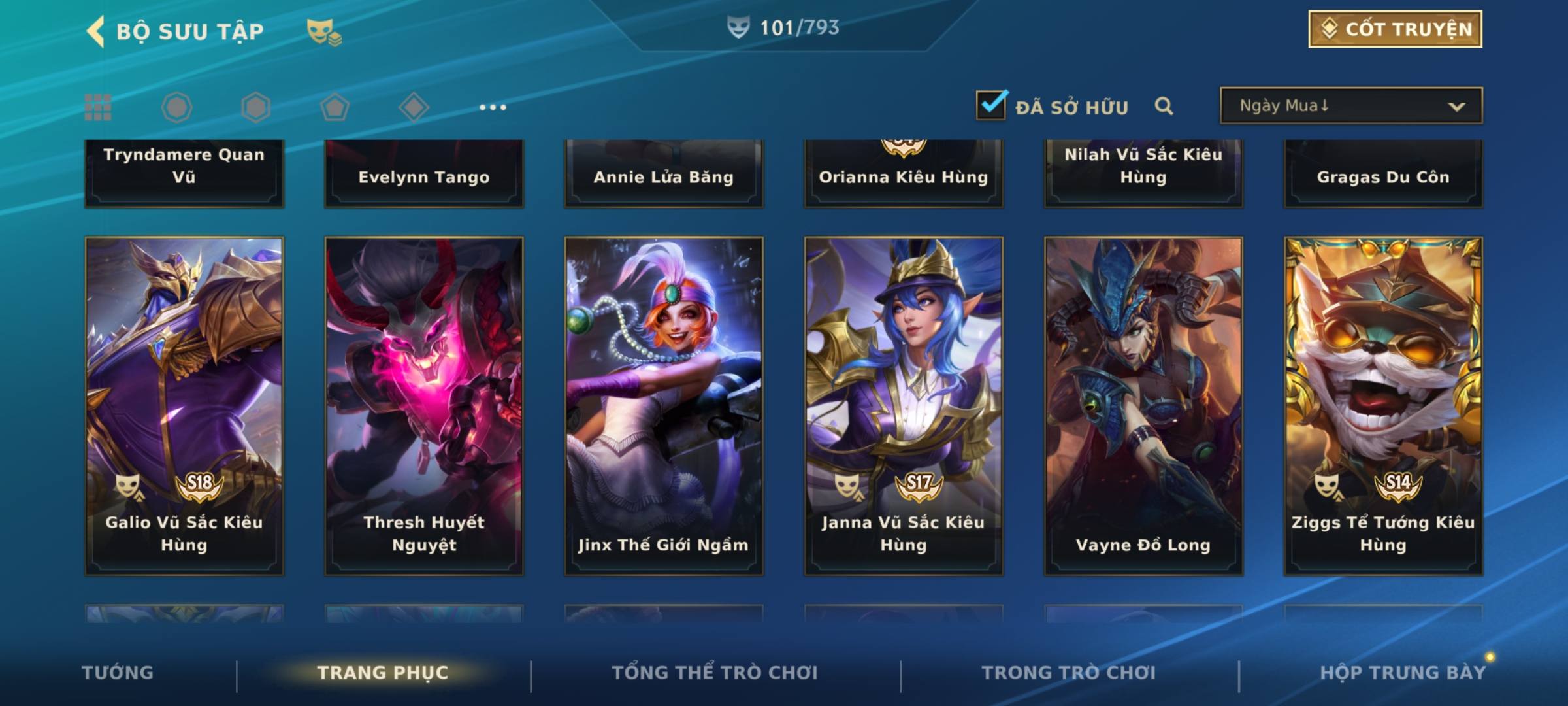Open the Trong Trò Chơi tab
Image resolution: width=1568 pixels, height=706 pixels.
[x=1069, y=673]
